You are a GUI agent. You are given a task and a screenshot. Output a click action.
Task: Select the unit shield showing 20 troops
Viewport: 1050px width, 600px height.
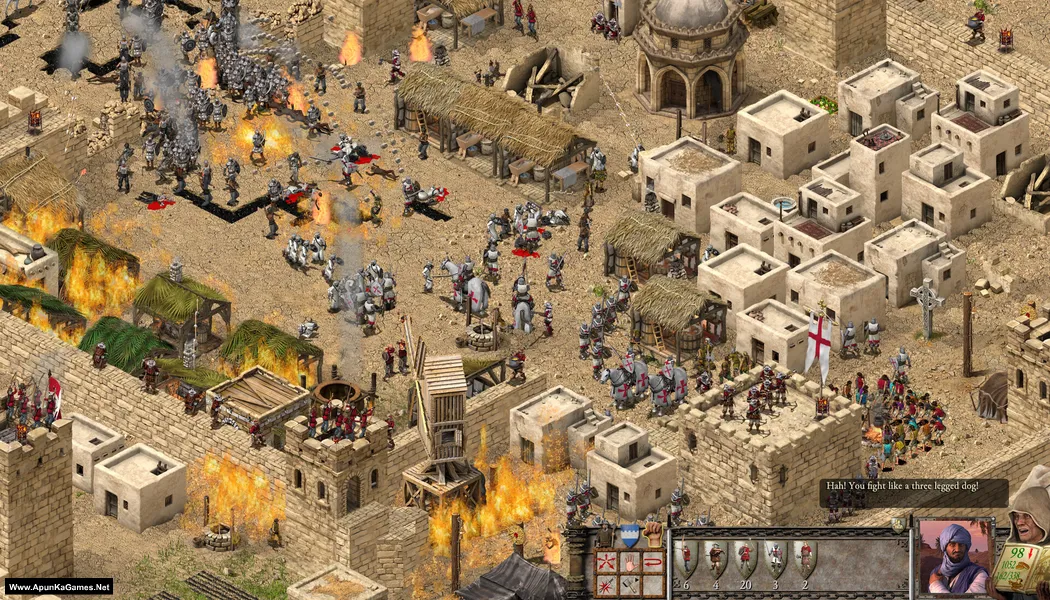[744, 559]
